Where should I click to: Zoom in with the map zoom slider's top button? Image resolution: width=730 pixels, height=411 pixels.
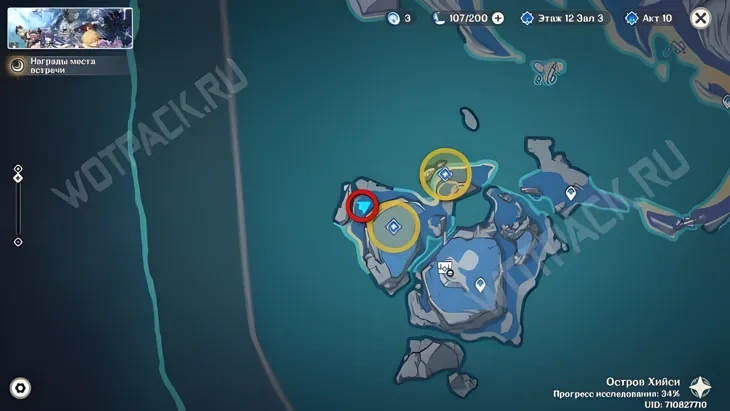coord(18,169)
